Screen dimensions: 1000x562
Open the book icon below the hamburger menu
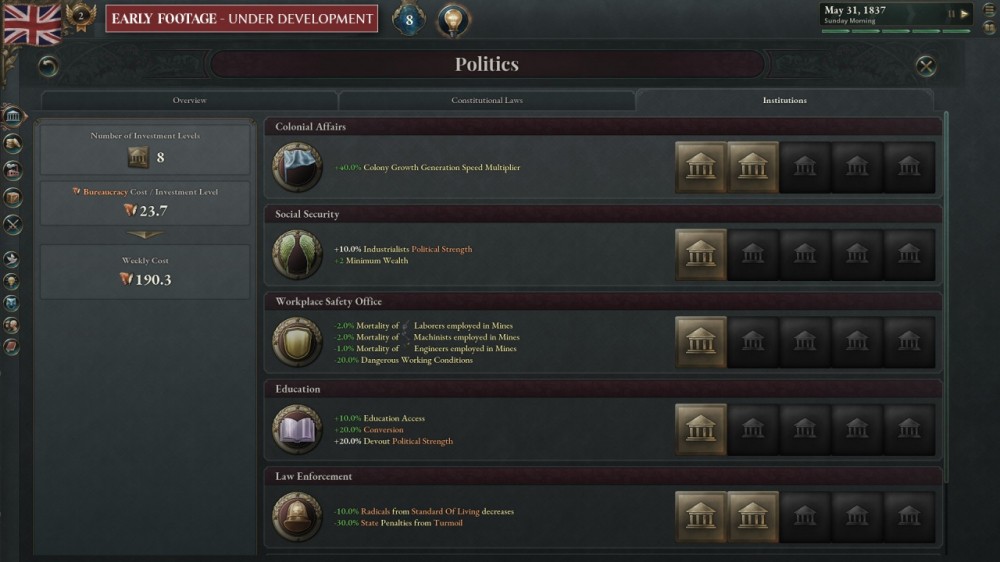click(989, 28)
